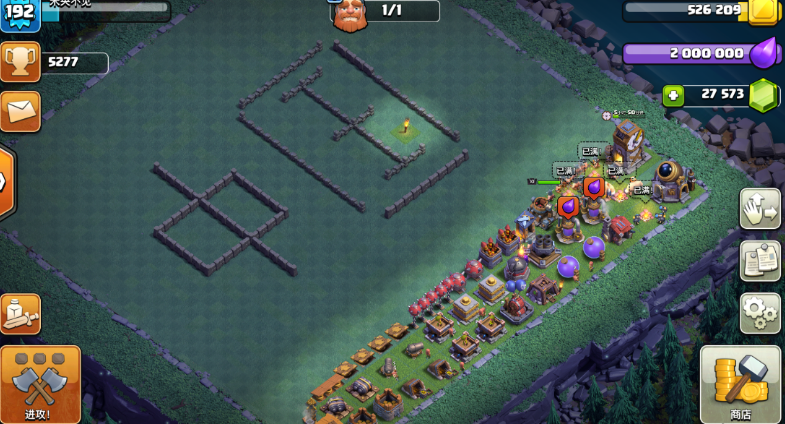785x424 pixels.
Task: Click the scroll-and-bottle icon above Attack
Action: 20,313
